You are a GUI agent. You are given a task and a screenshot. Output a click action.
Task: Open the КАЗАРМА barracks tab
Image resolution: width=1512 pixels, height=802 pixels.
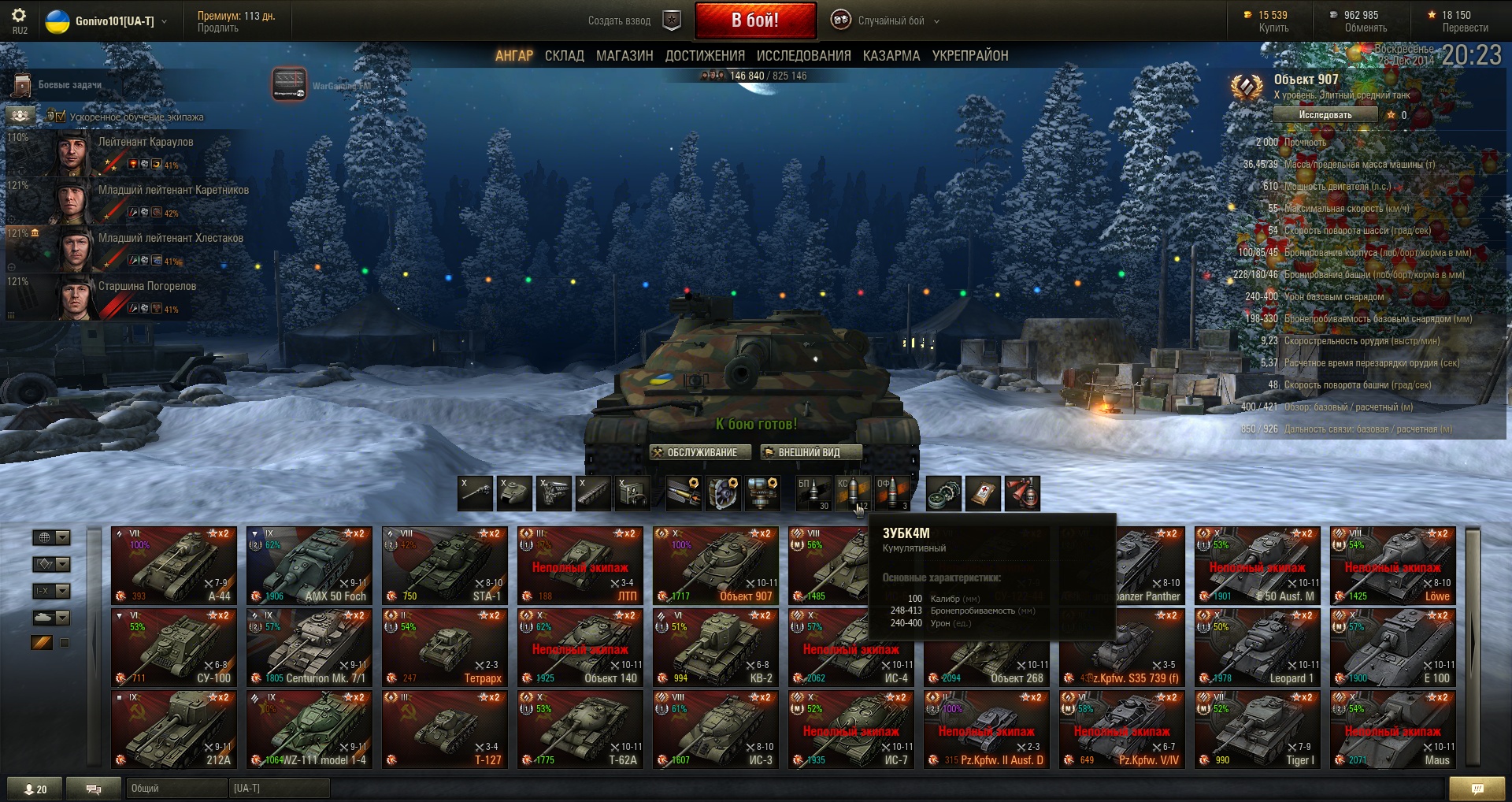click(891, 56)
